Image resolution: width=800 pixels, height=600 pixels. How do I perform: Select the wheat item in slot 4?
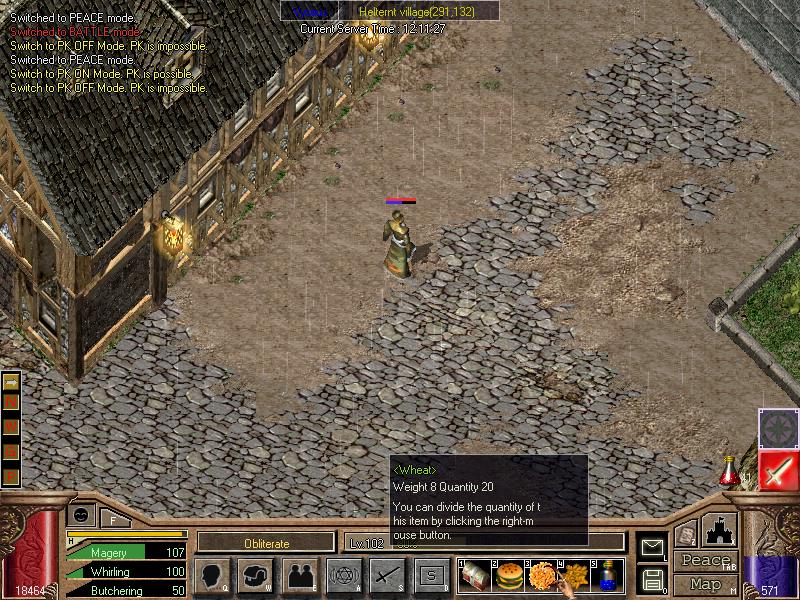pos(575,576)
